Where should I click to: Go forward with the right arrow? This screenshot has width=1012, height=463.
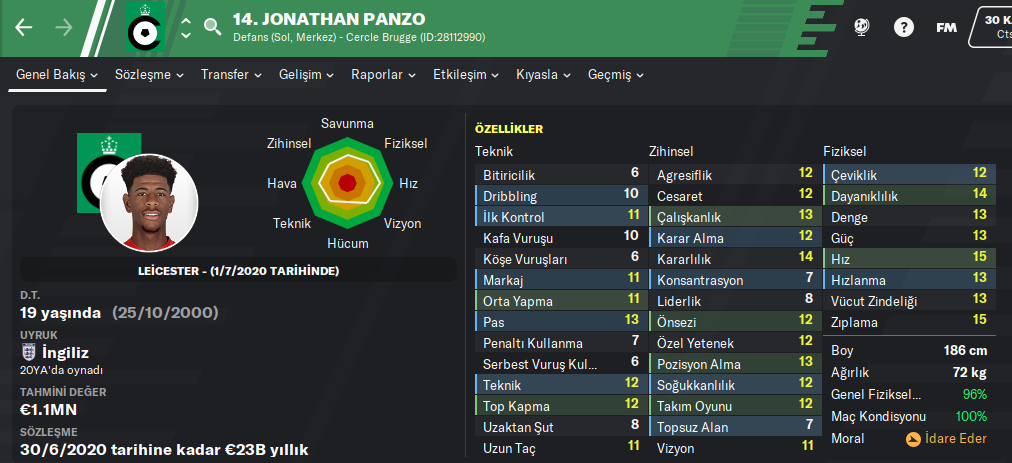(x=64, y=27)
